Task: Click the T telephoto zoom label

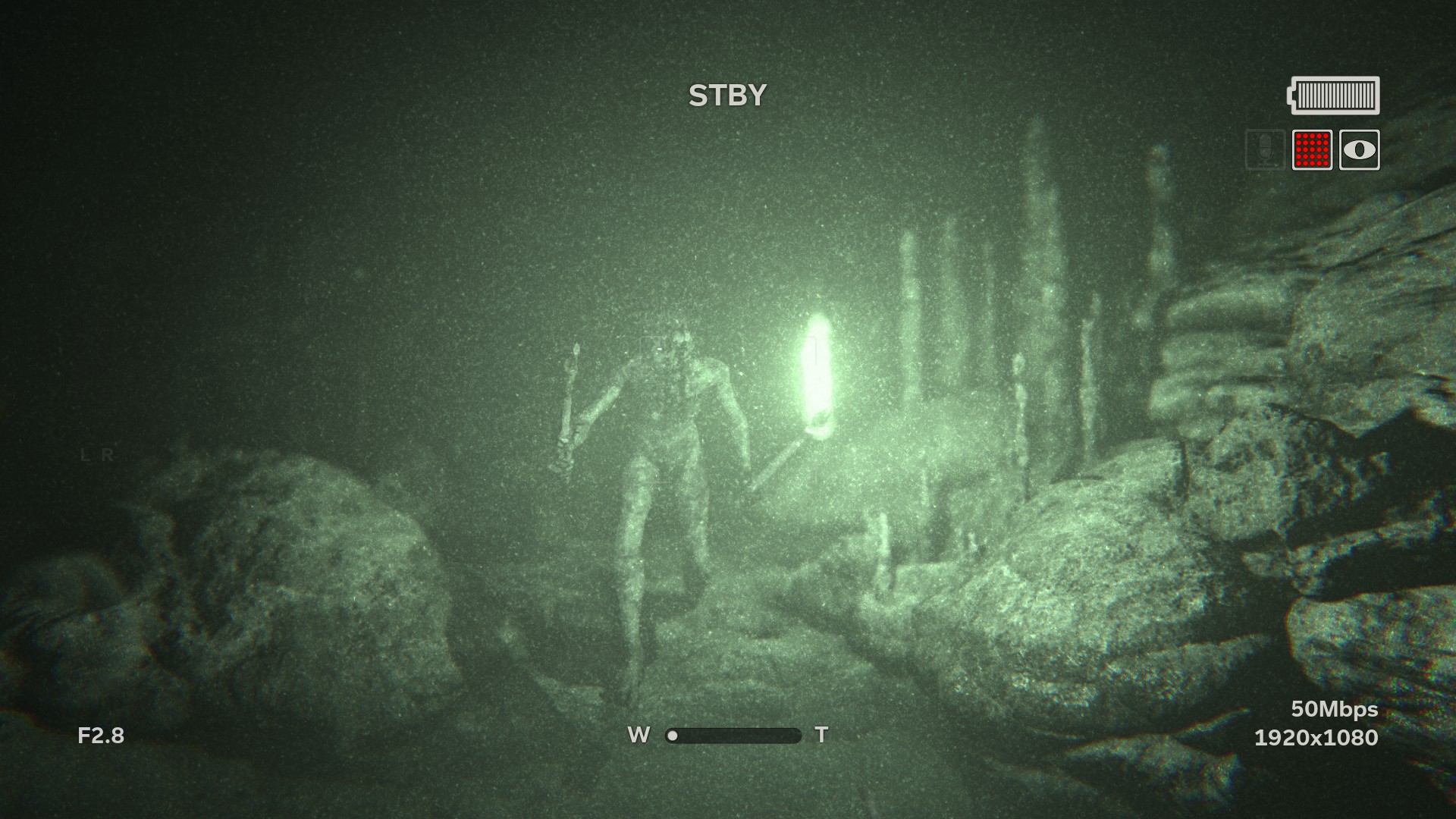Action: (821, 734)
